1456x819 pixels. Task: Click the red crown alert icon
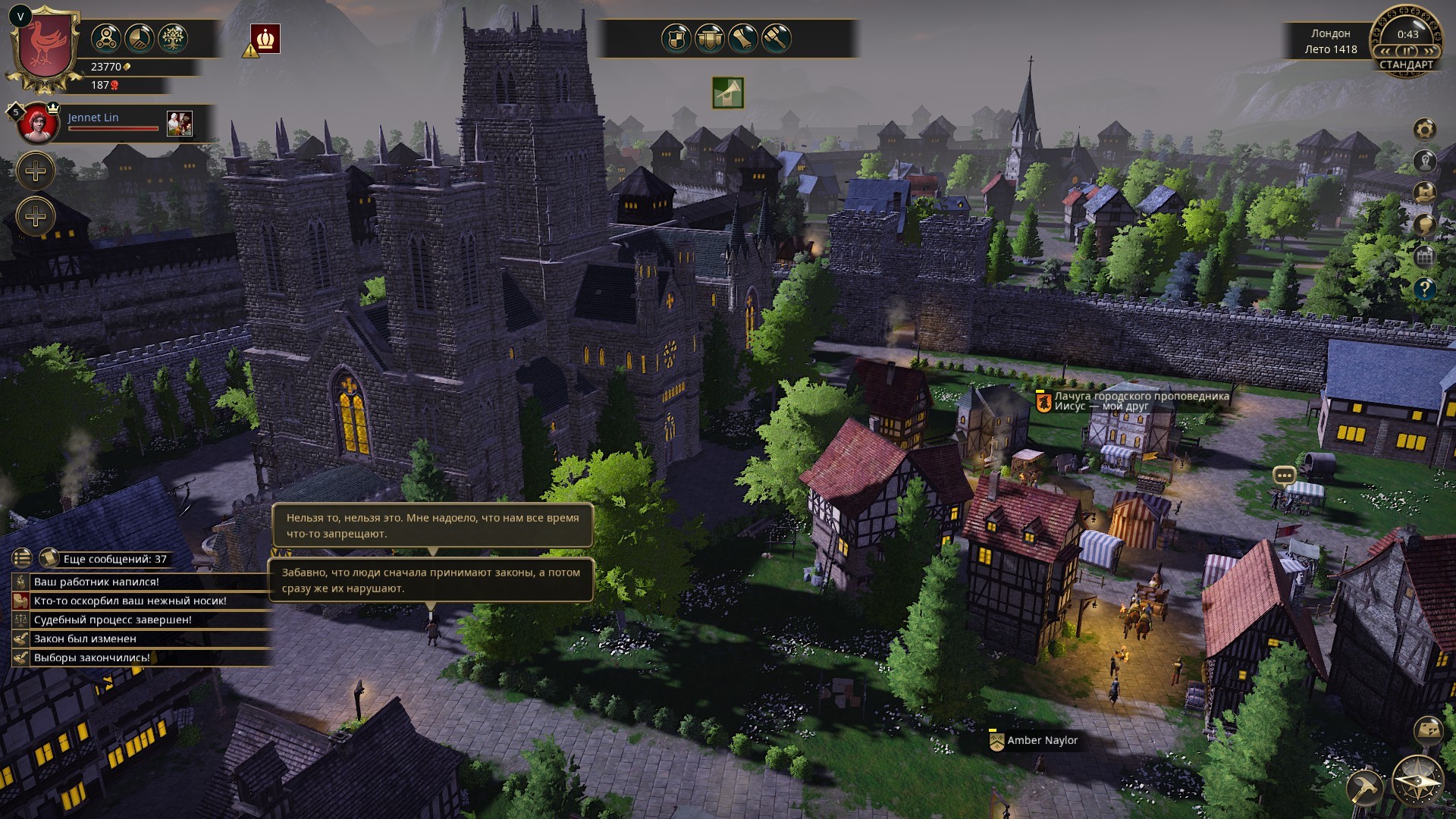point(266,39)
